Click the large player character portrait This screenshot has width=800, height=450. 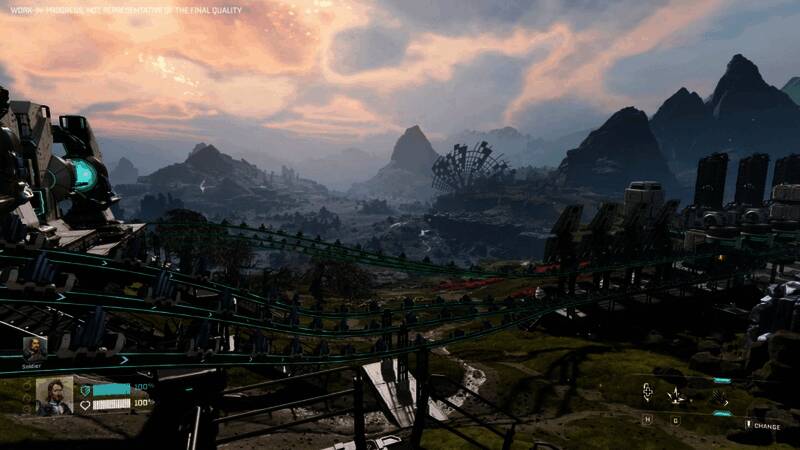pyautogui.click(x=54, y=394)
